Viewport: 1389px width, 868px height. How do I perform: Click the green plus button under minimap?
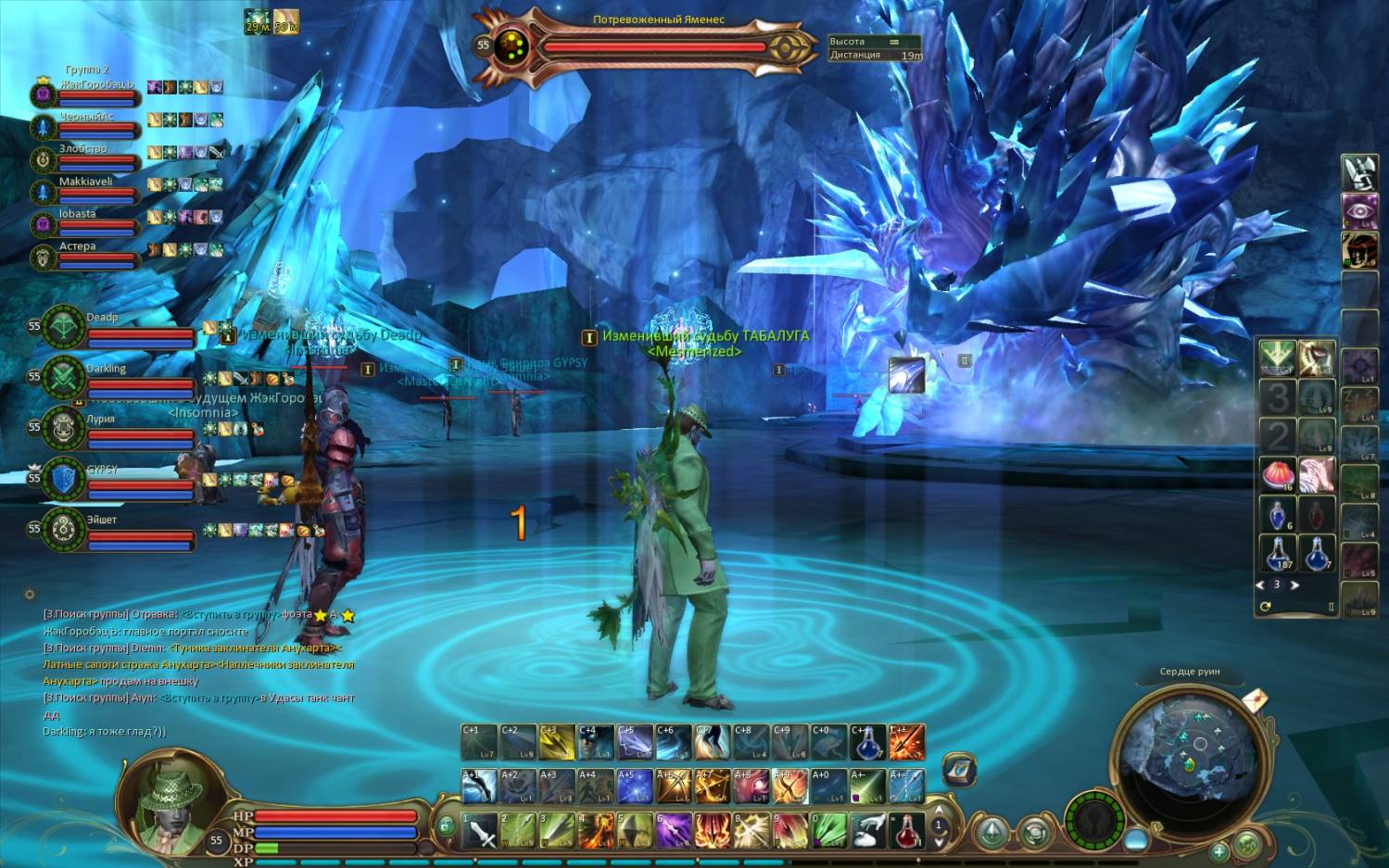pyautogui.click(x=1219, y=849)
